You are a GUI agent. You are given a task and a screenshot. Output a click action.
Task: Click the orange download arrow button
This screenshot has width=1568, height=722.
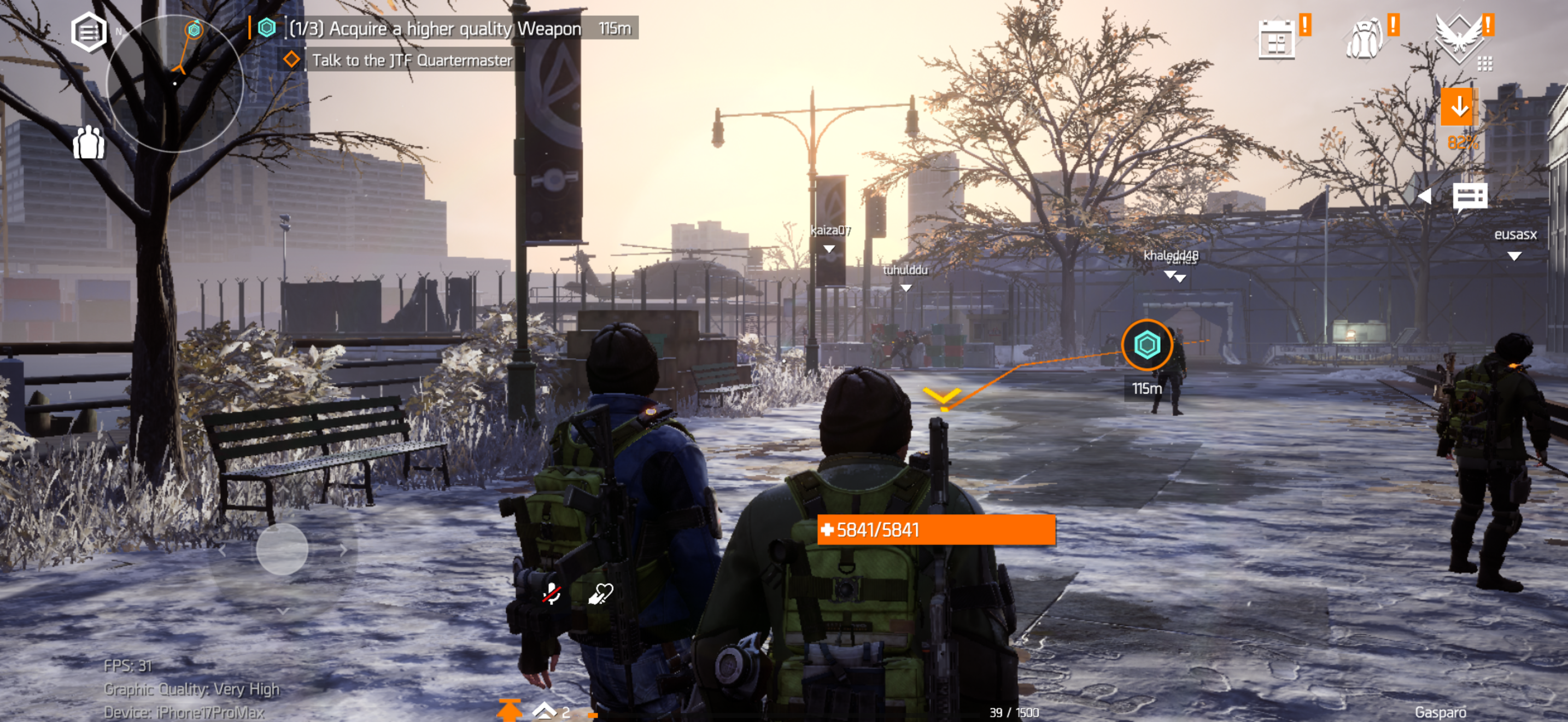[x=1459, y=108]
